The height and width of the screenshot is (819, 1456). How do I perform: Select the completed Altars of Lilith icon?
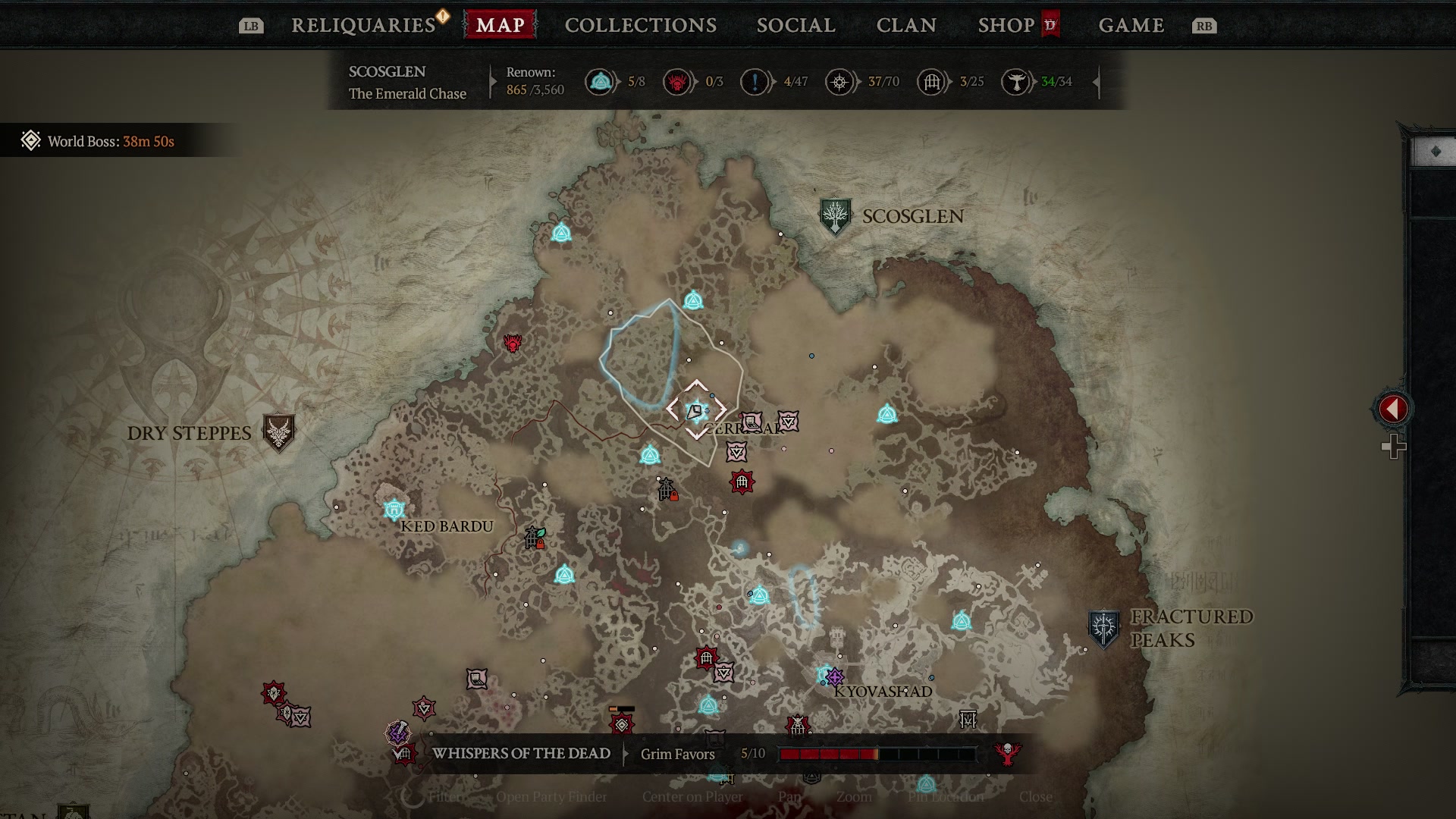coord(1016,82)
